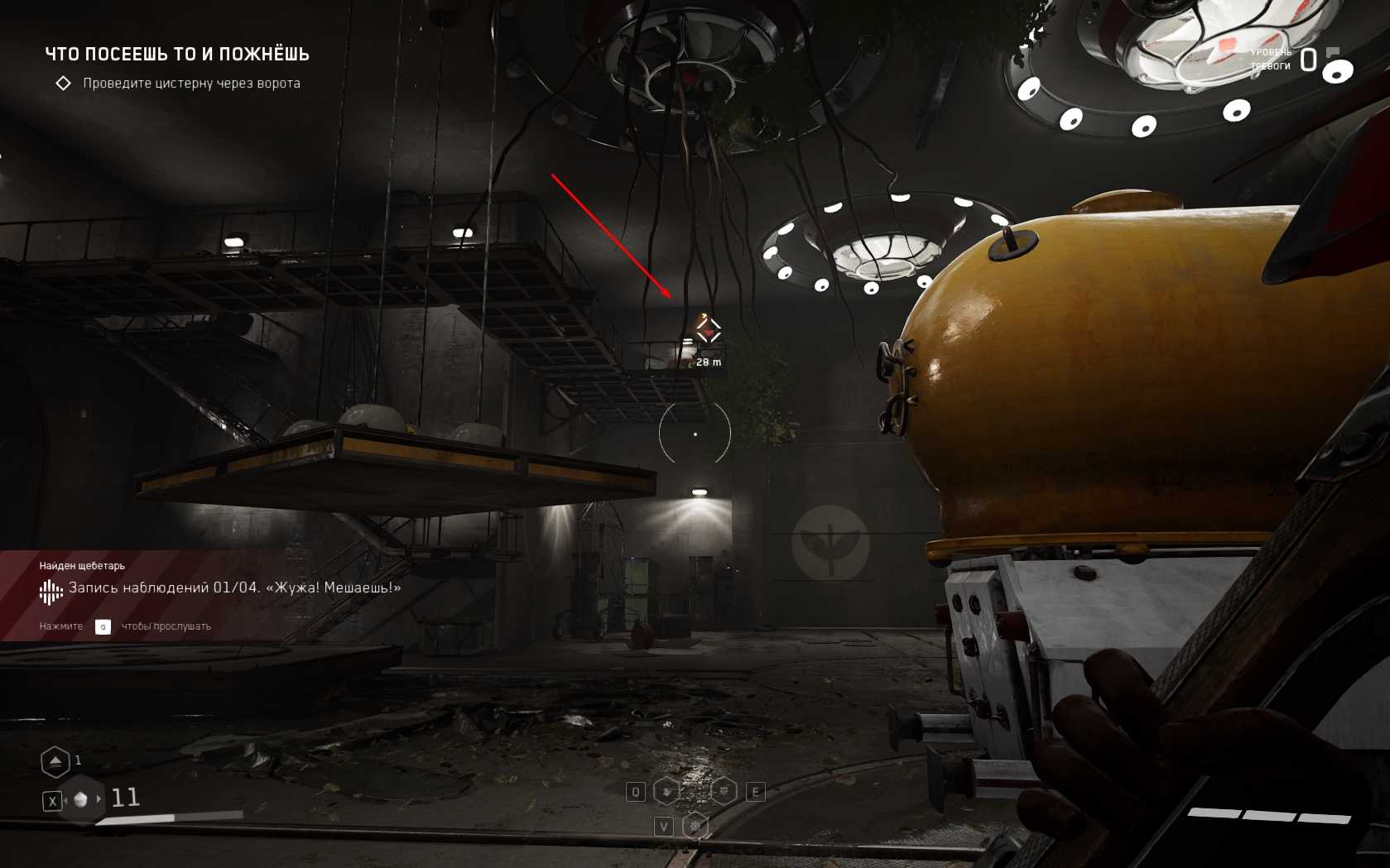The image size is (1390, 868).
Task: Click the quest title «Что посеешь то и пожнёшь»
Action: (x=177, y=55)
